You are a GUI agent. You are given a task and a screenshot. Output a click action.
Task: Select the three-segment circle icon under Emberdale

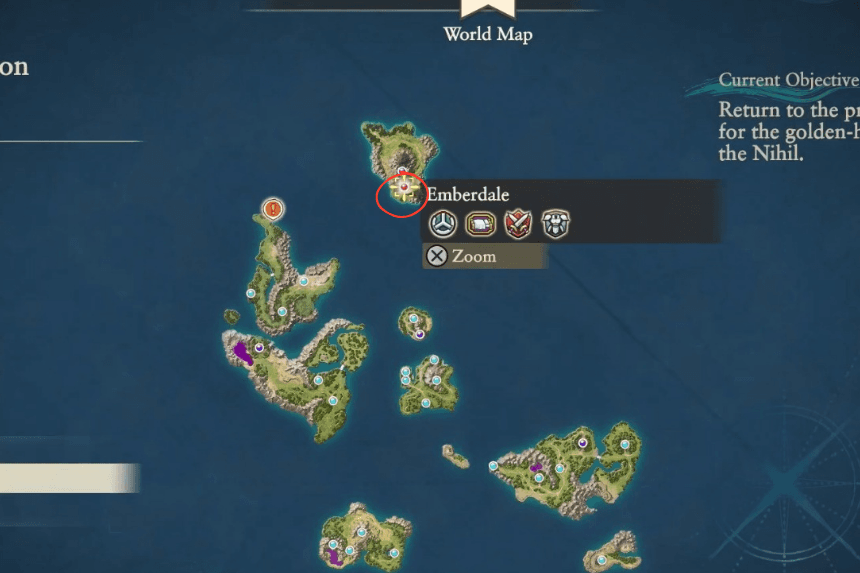pyautogui.click(x=443, y=225)
